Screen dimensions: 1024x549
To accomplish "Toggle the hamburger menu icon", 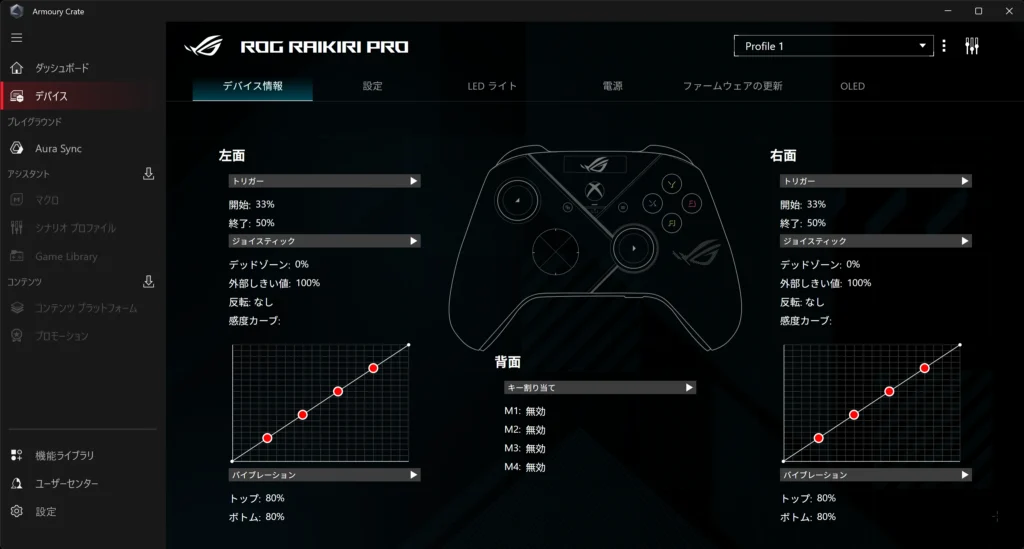I will tap(16, 38).
